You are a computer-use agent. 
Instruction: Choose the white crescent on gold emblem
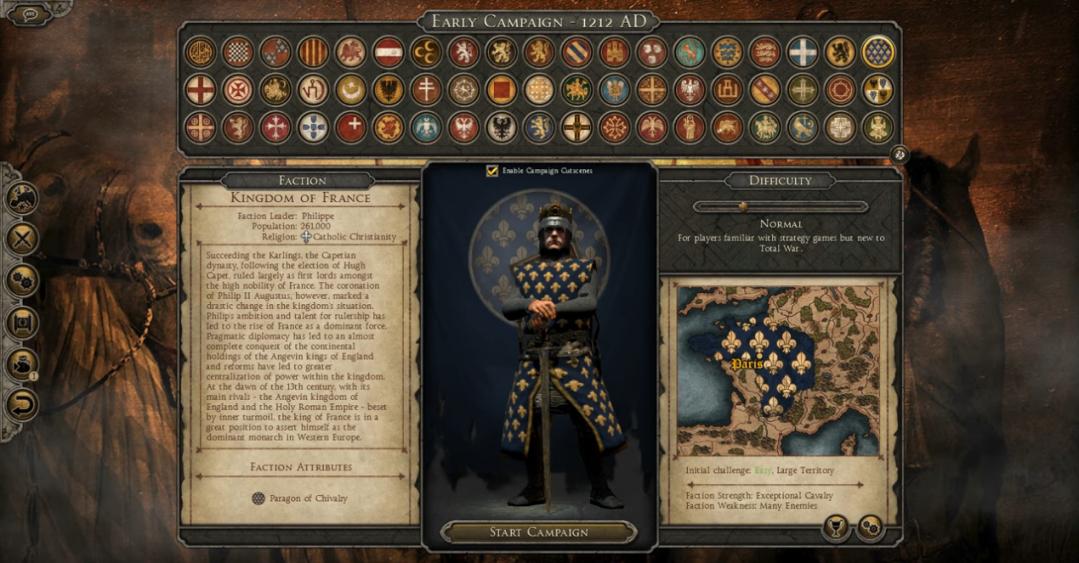point(350,90)
